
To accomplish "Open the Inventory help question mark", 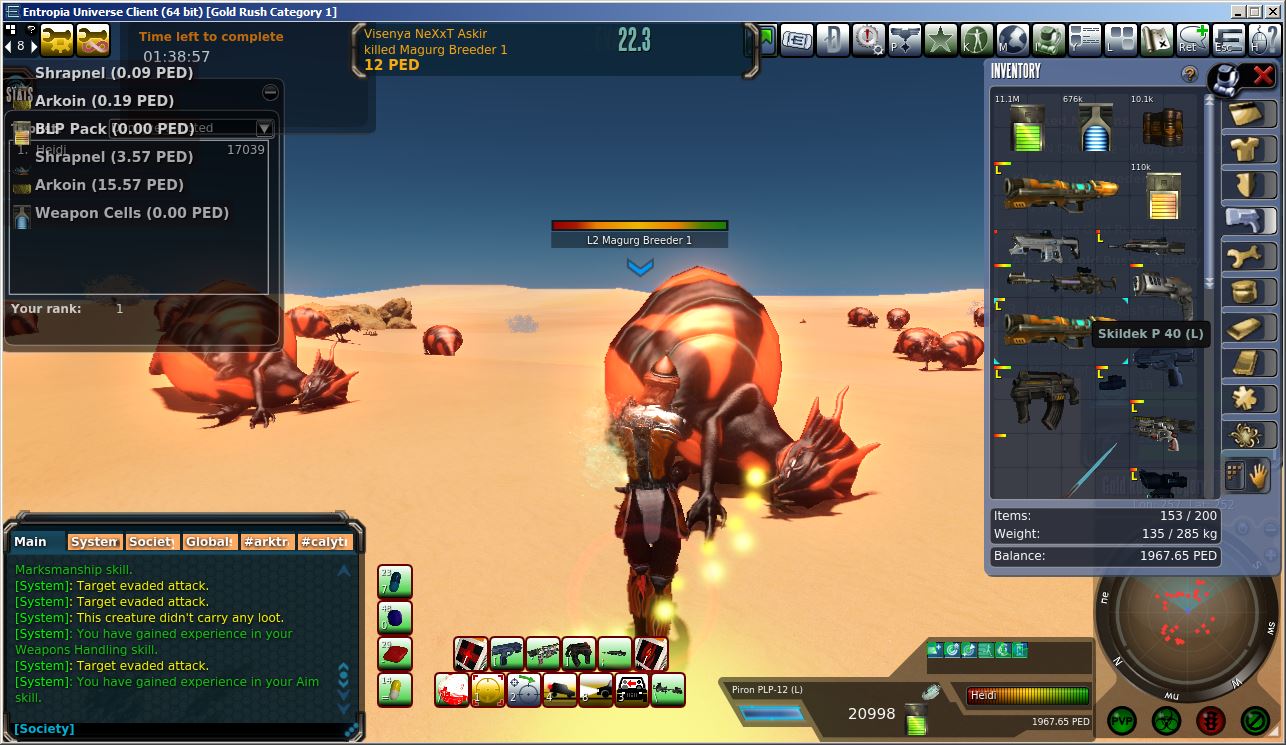I will [1189, 74].
